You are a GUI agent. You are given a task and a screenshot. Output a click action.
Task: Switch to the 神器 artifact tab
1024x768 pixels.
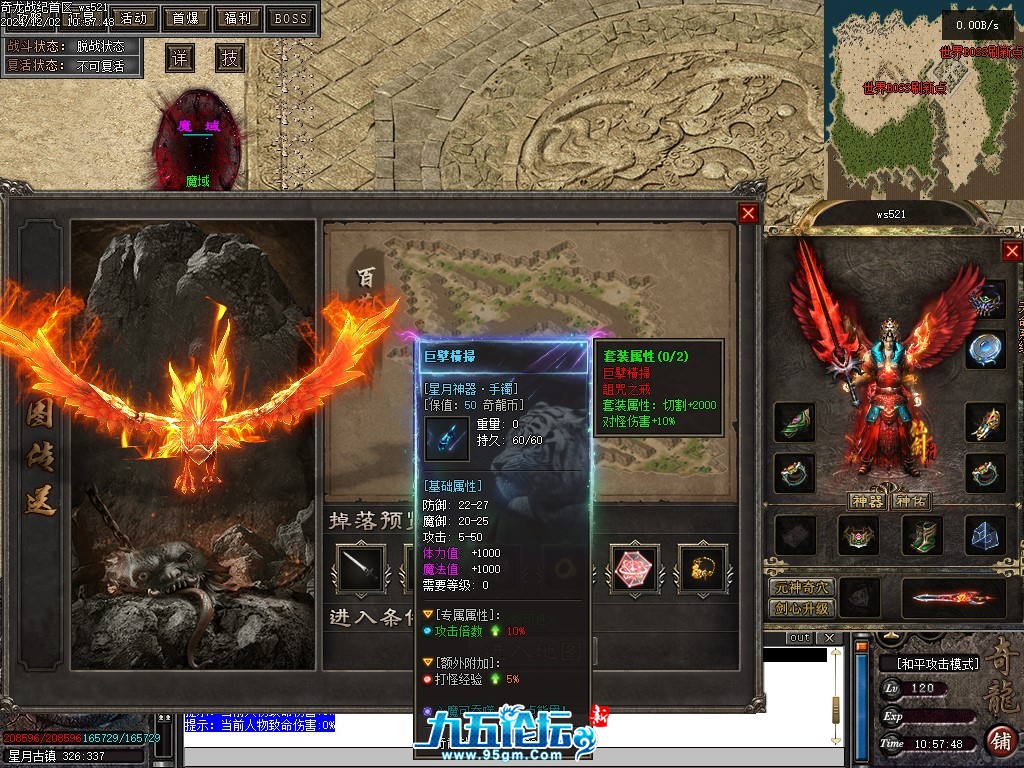pyautogui.click(x=866, y=501)
